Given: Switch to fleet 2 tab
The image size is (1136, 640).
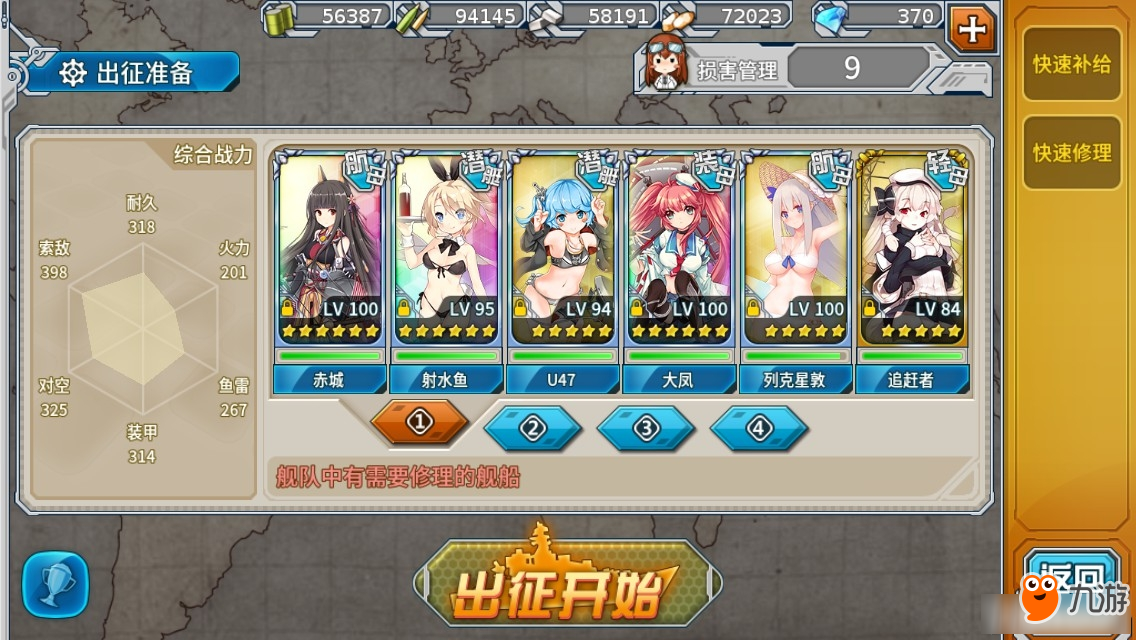Looking at the screenshot, I should 532,428.
